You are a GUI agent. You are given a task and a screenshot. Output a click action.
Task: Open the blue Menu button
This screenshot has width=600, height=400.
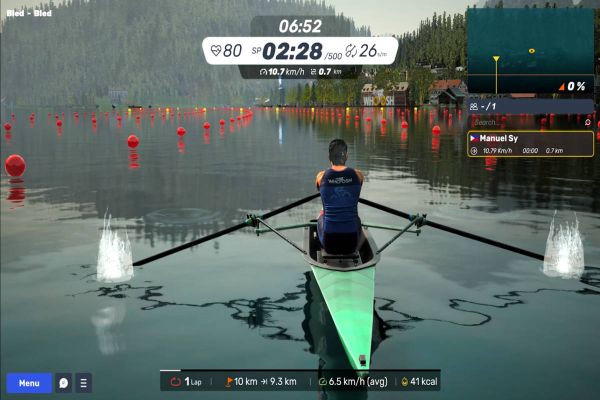29,383
